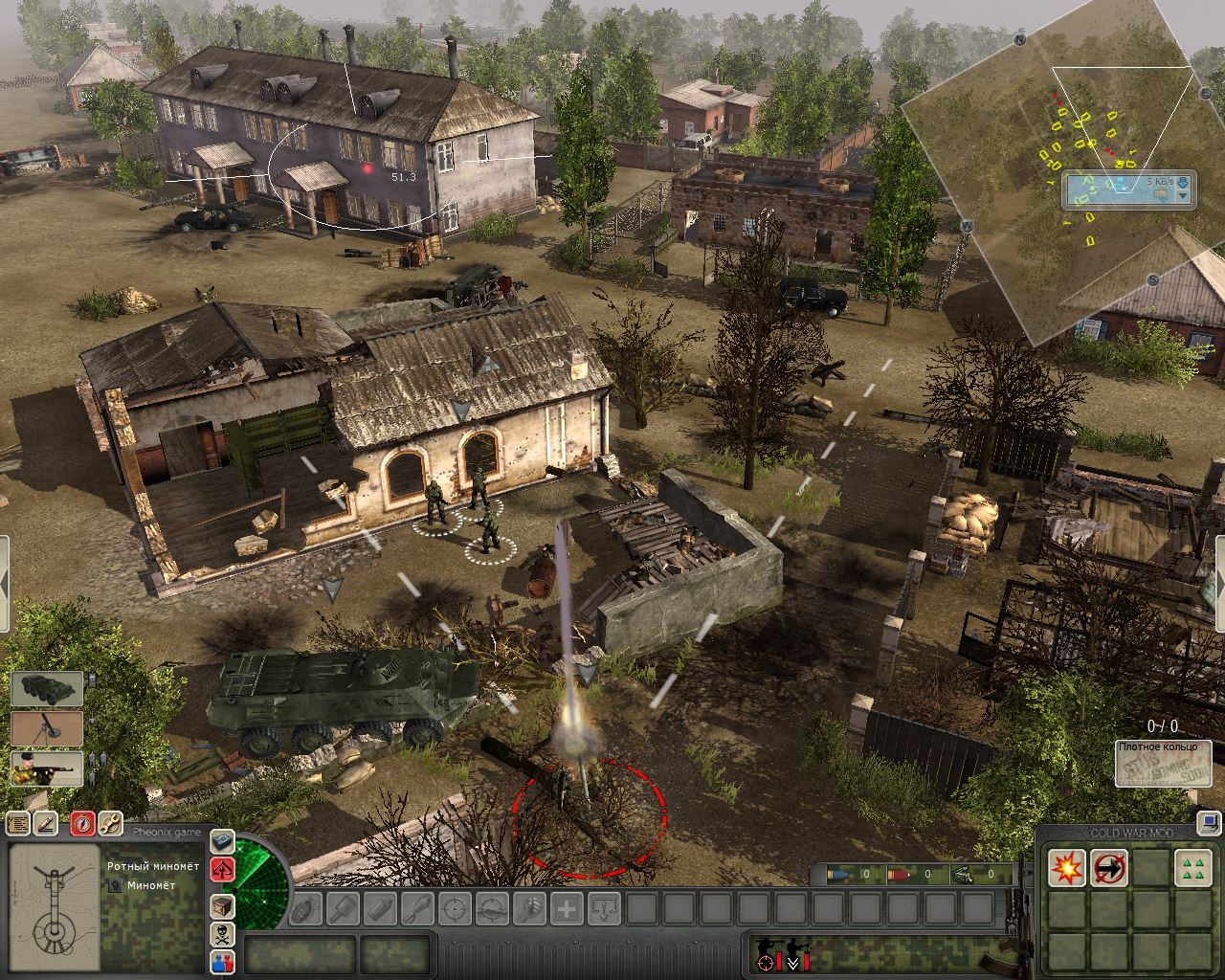Click the red upward arrows button
This screenshot has height=980, width=1225.
click(222, 870)
